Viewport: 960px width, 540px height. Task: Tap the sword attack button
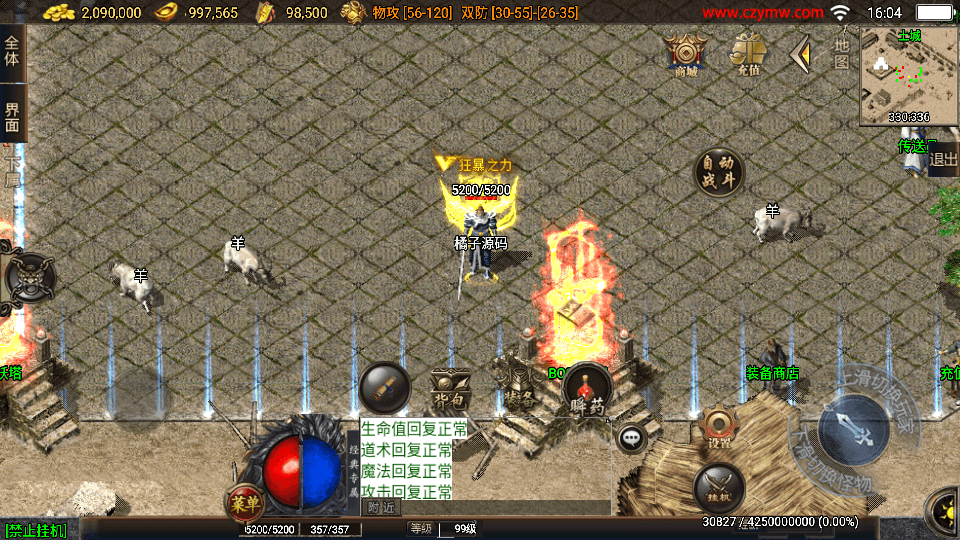853,430
